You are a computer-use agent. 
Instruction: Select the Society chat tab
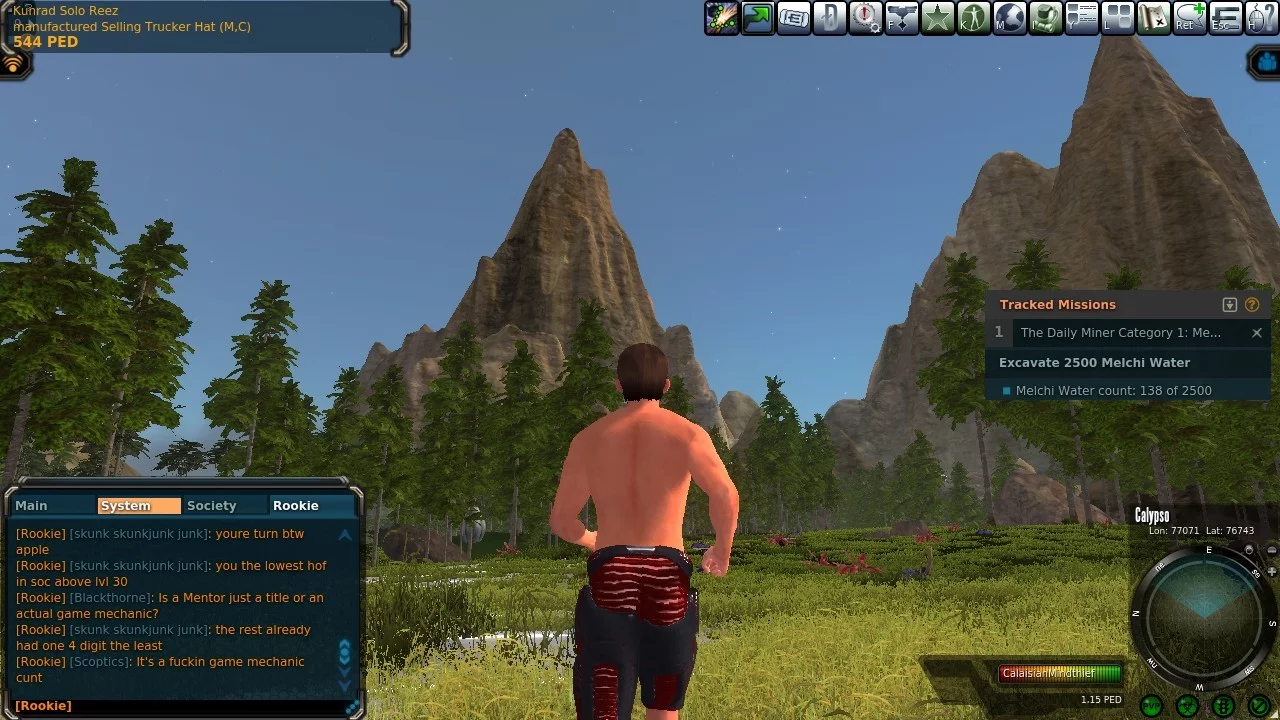point(212,506)
